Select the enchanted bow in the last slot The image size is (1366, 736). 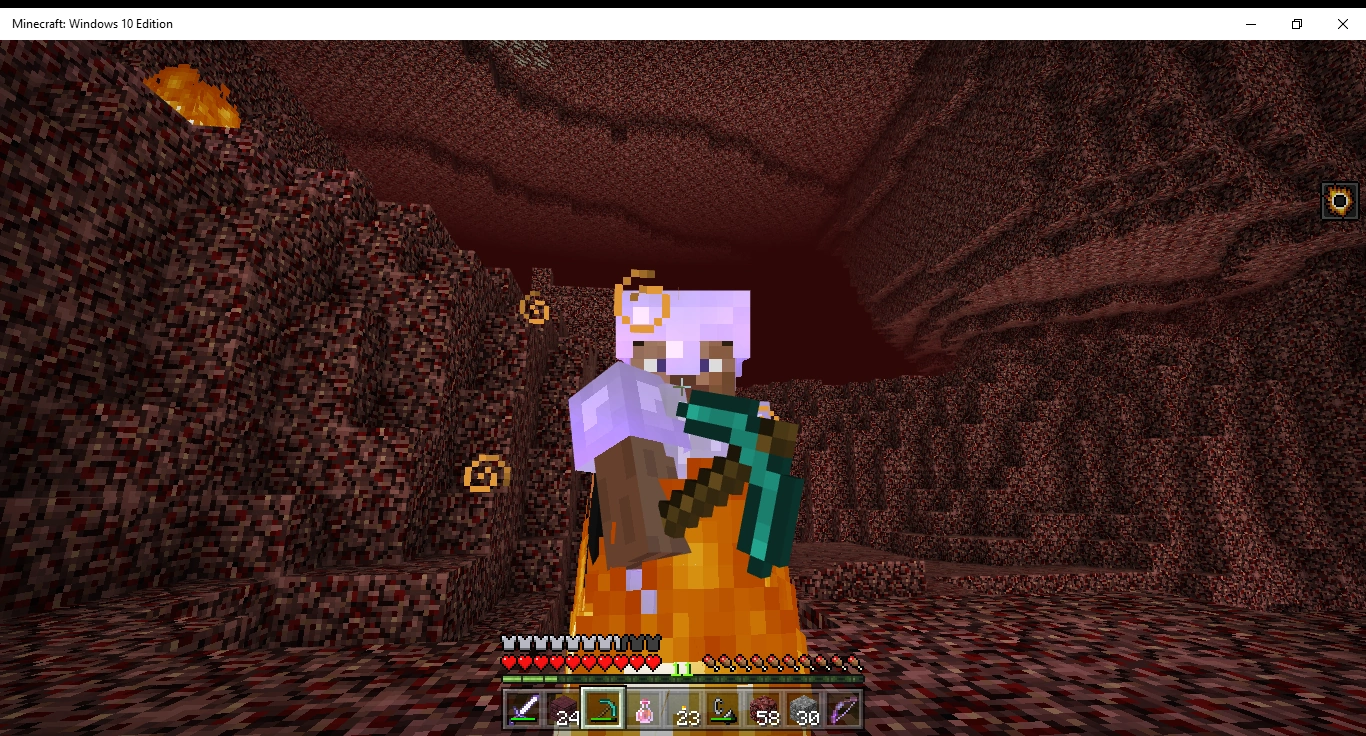[x=845, y=711]
